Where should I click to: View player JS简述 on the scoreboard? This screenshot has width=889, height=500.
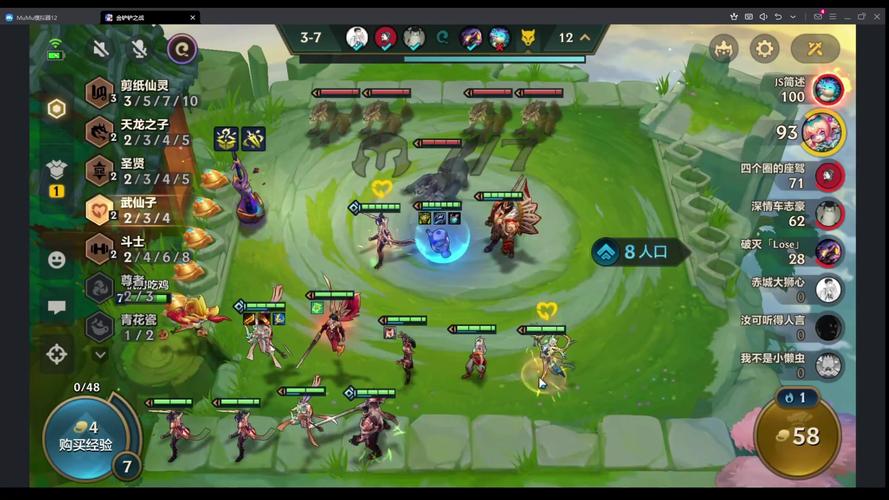click(827, 90)
